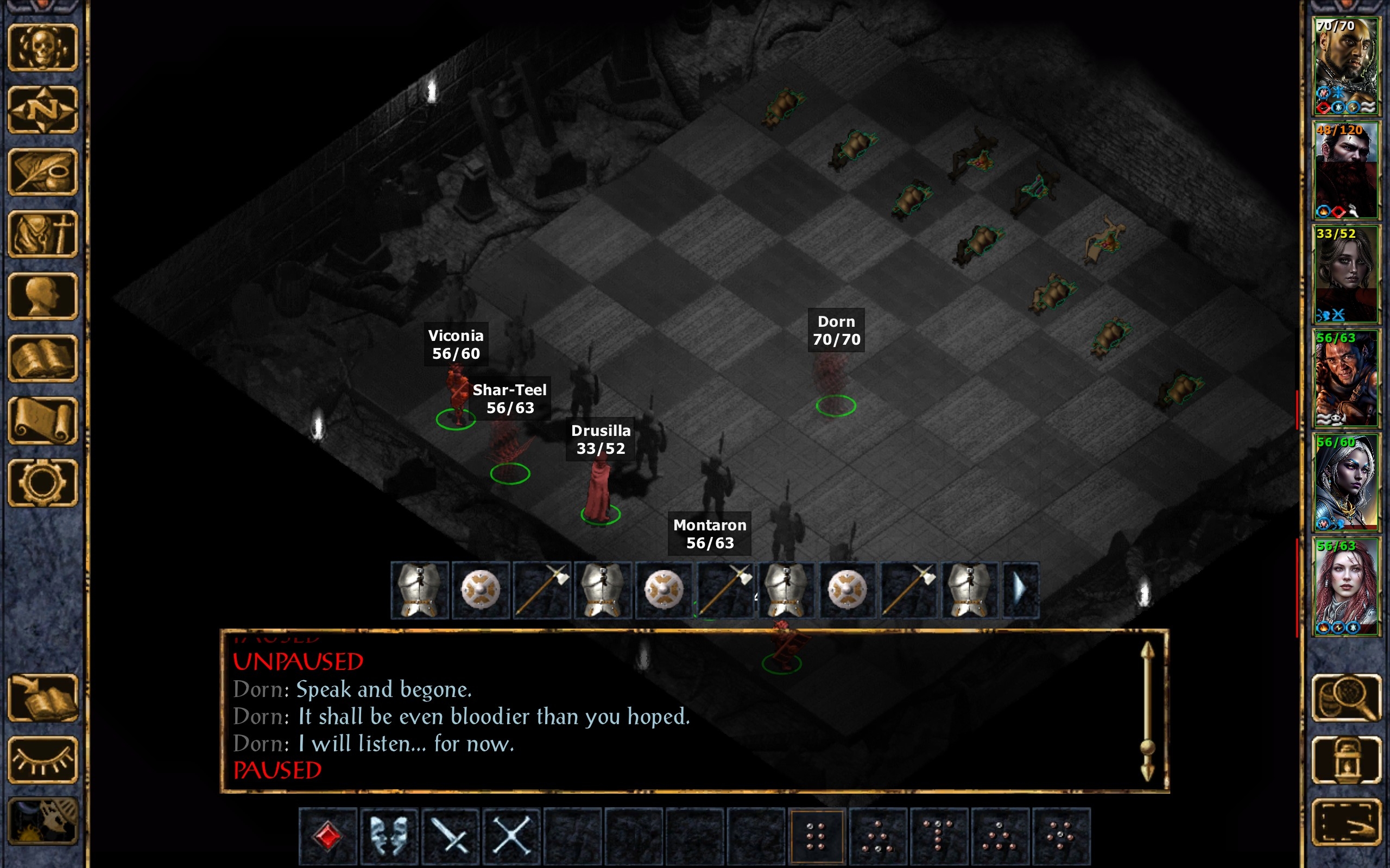Viewport: 1390px width, 868px height.
Task: Select Drusilla's portrait showing 33/52
Action: point(1345,275)
